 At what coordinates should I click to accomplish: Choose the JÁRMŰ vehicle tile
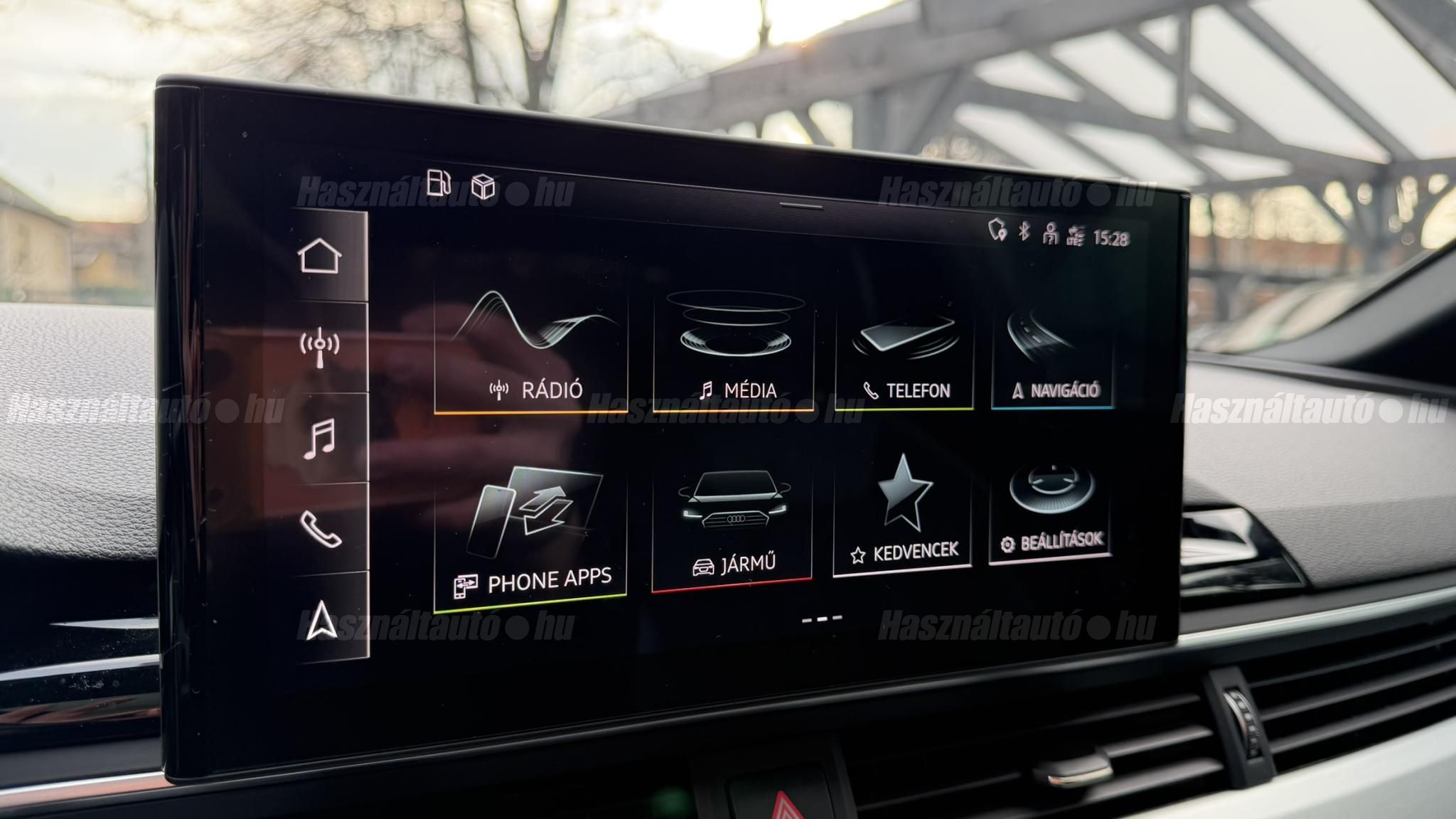tap(732, 528)
